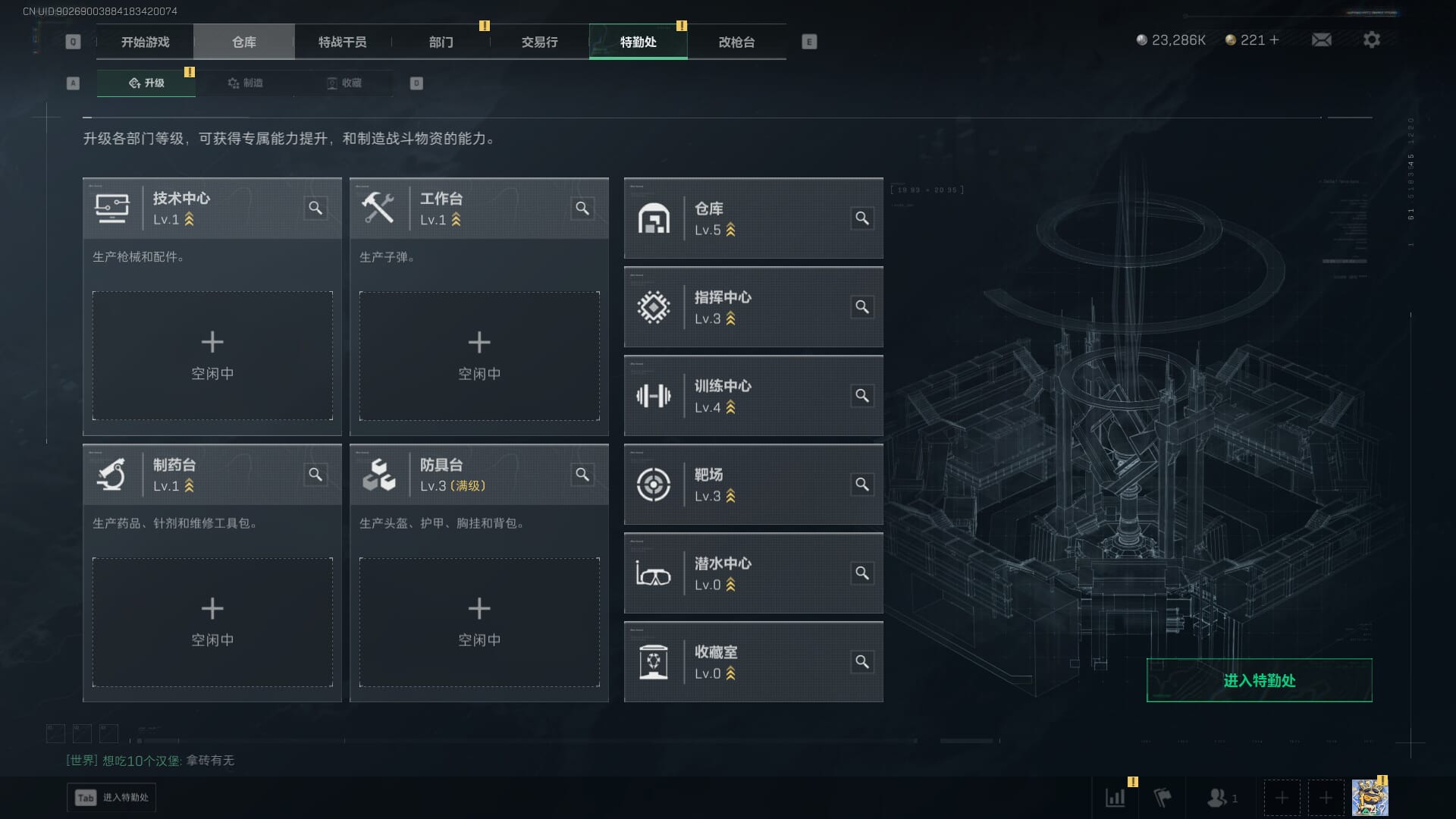Open the 训练中心 department row
This screenshot has height=819, width=1456.
point(753,396)
